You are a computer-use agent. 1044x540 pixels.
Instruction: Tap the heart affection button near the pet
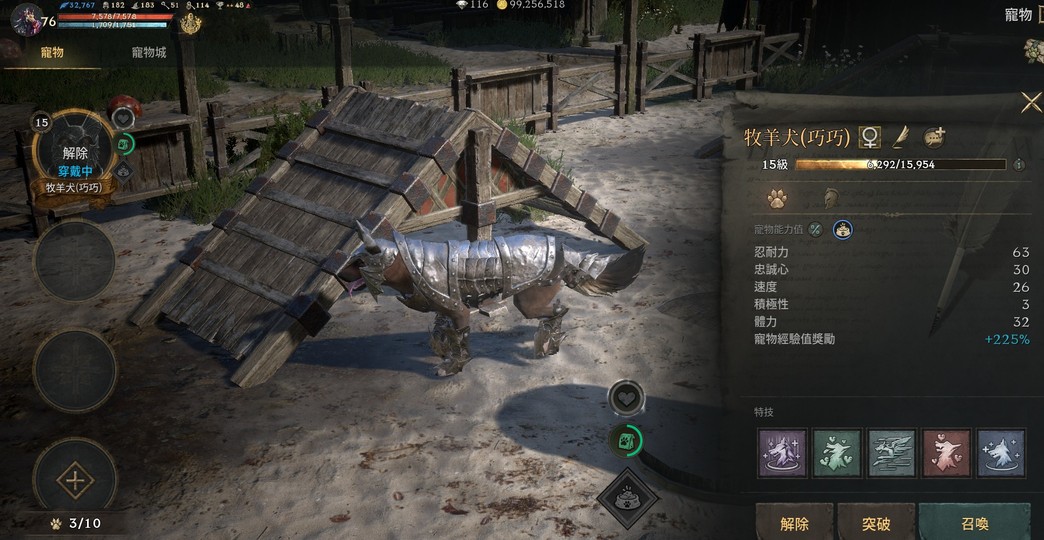(626, 398)
